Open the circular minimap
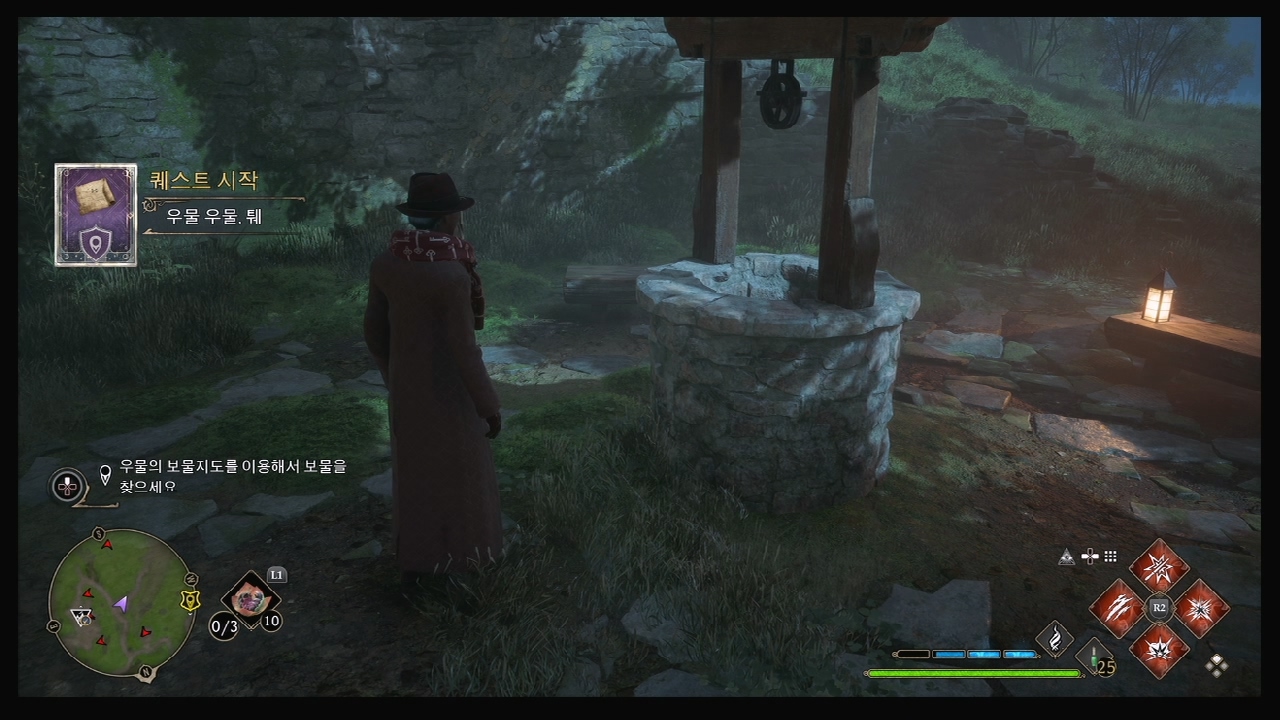Image resolution: width=1280 pixels, height=720 pixels. (121, 603)
